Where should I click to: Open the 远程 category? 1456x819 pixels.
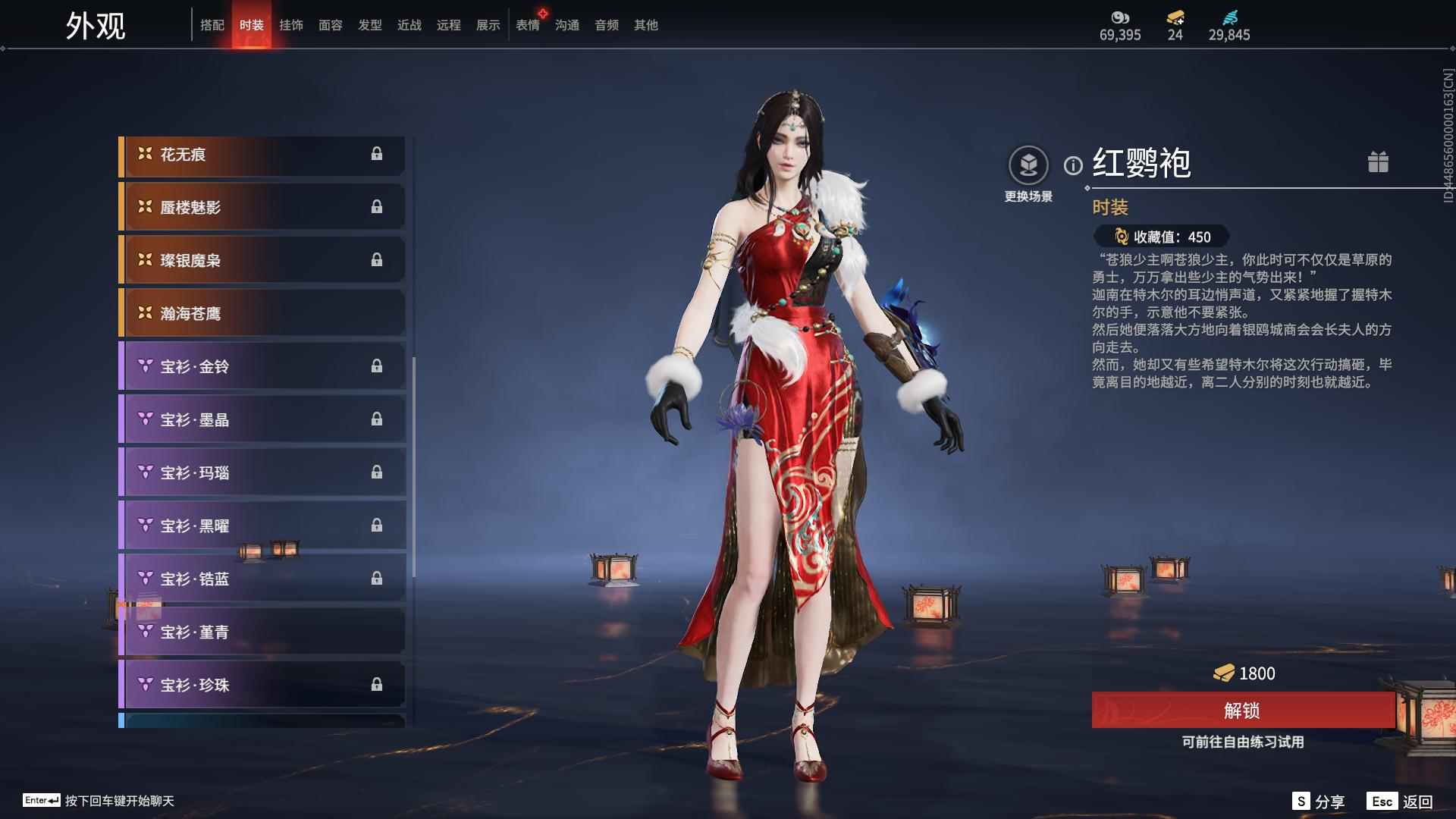[448, 25]
